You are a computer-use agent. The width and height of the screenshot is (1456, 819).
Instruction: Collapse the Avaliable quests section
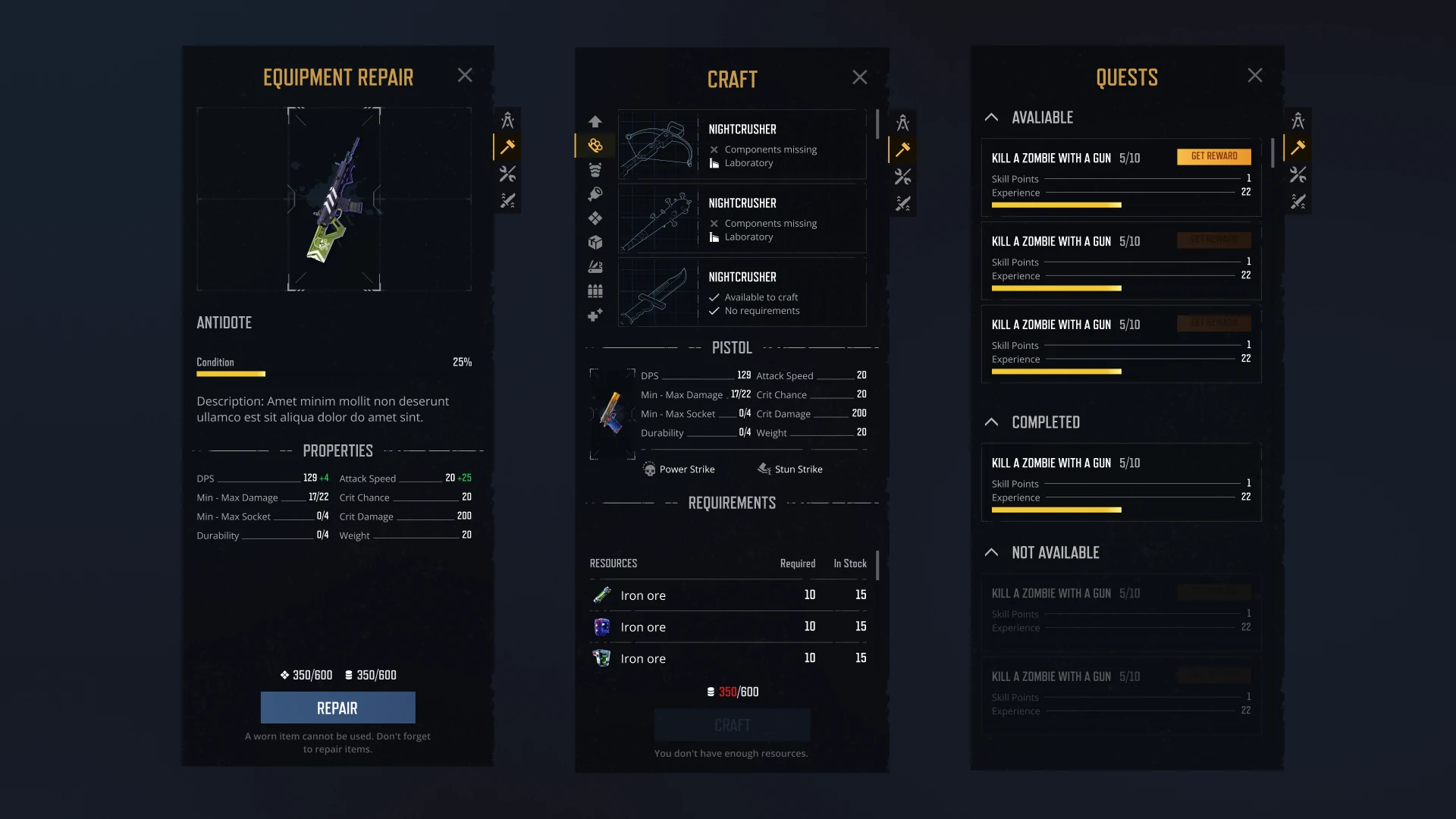991,118
